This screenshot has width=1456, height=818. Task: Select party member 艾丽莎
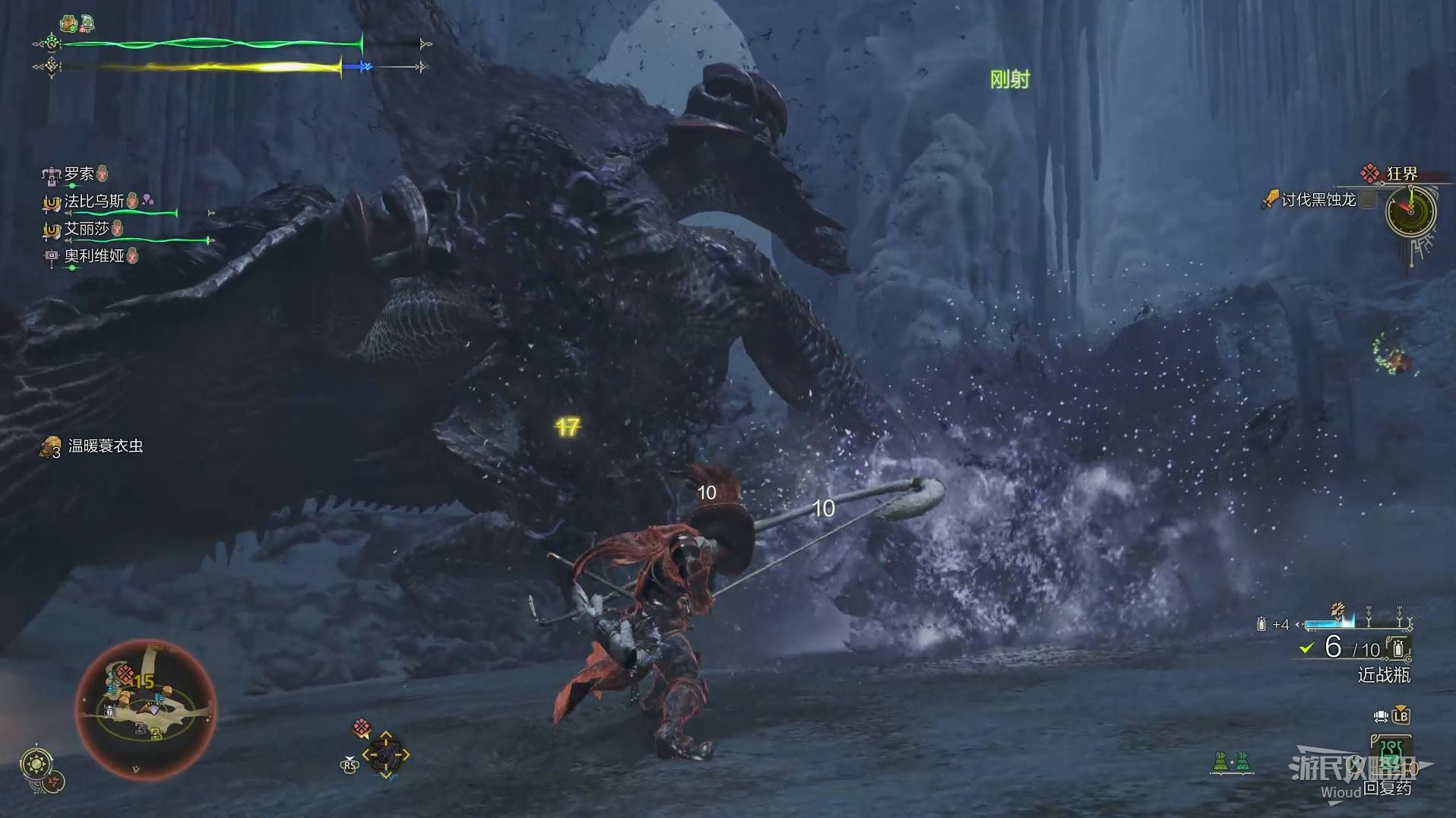click(86, 229)
